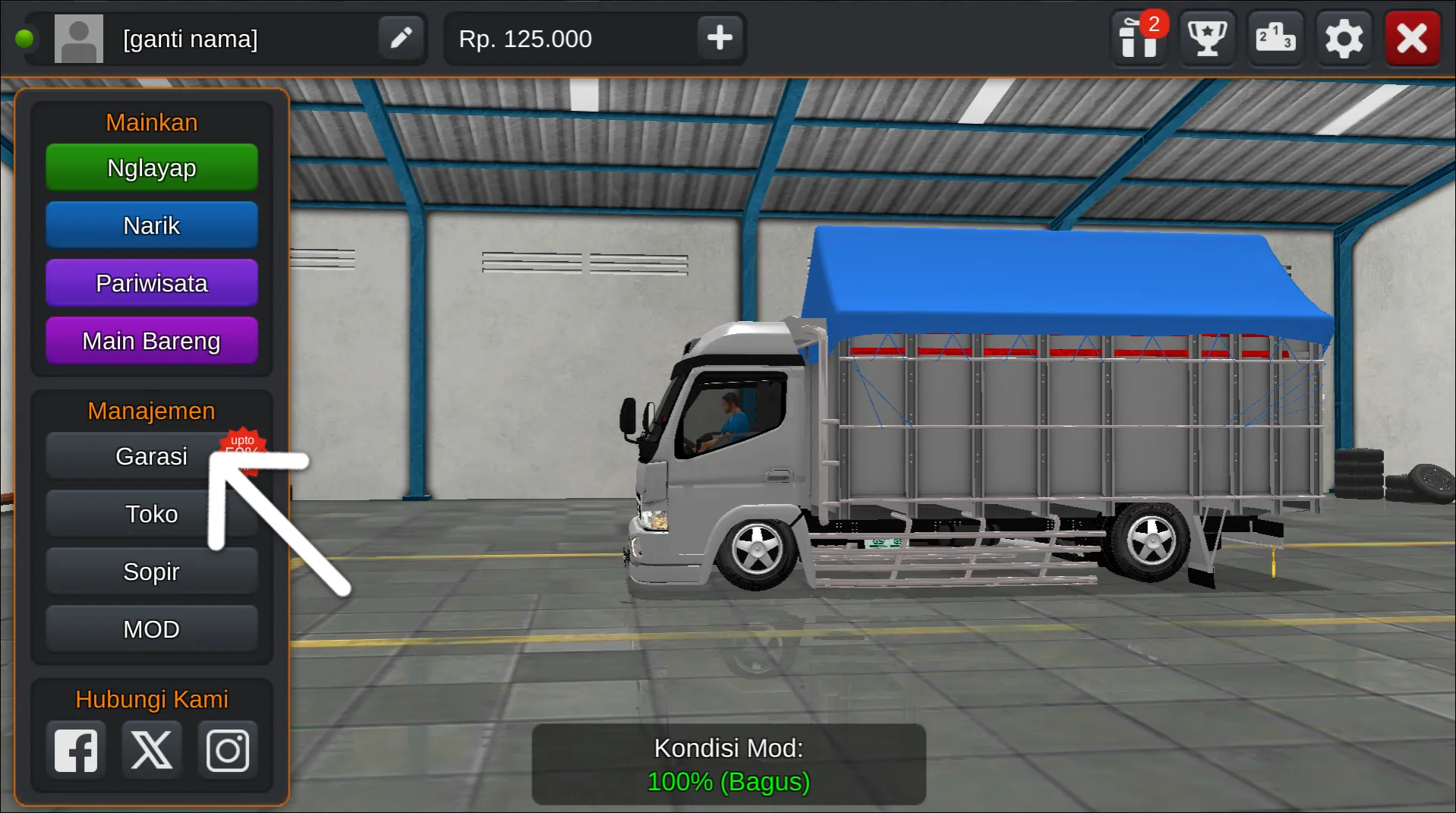Screen dimensions: 1456x813
Task: Open the leaderboard rankings icon
Action: click(1275, 38)
